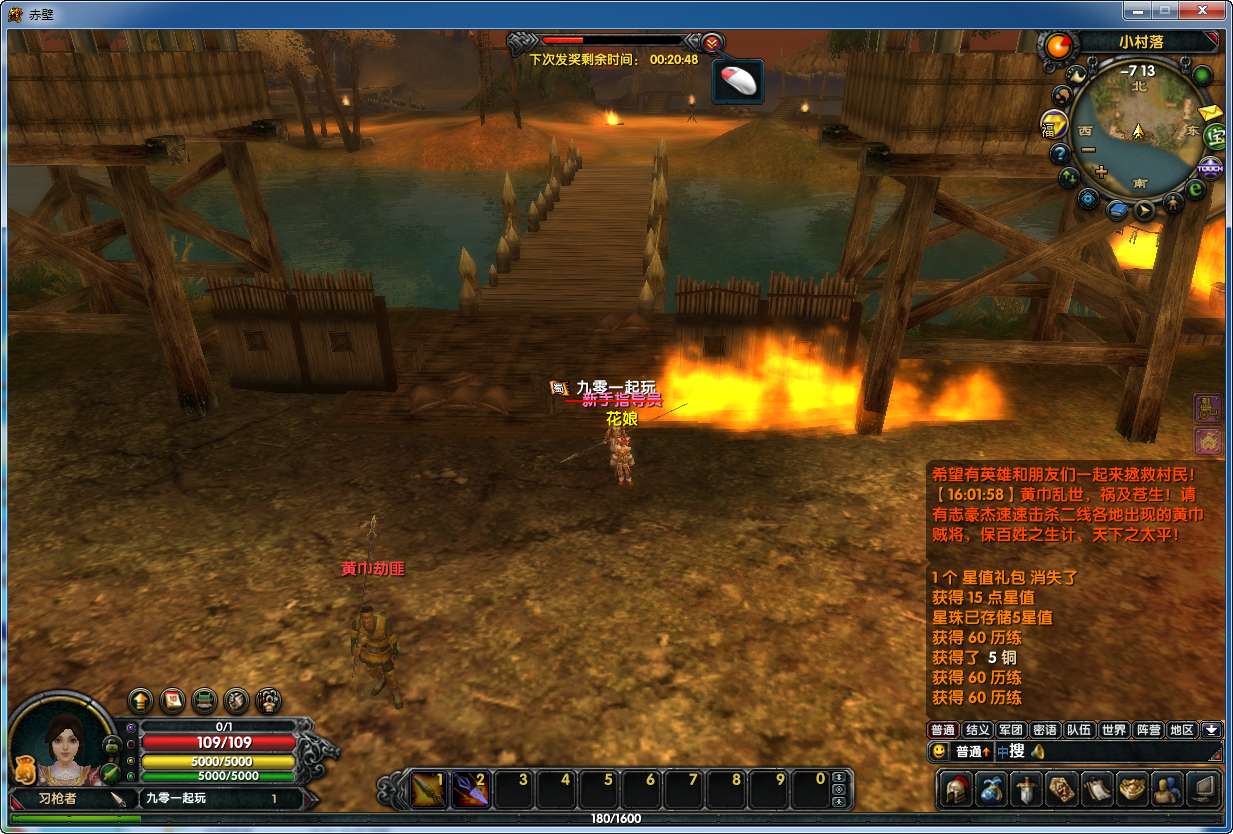Open the yellow mail envelope icon
1233x834 pixels.
point(1210,112)
